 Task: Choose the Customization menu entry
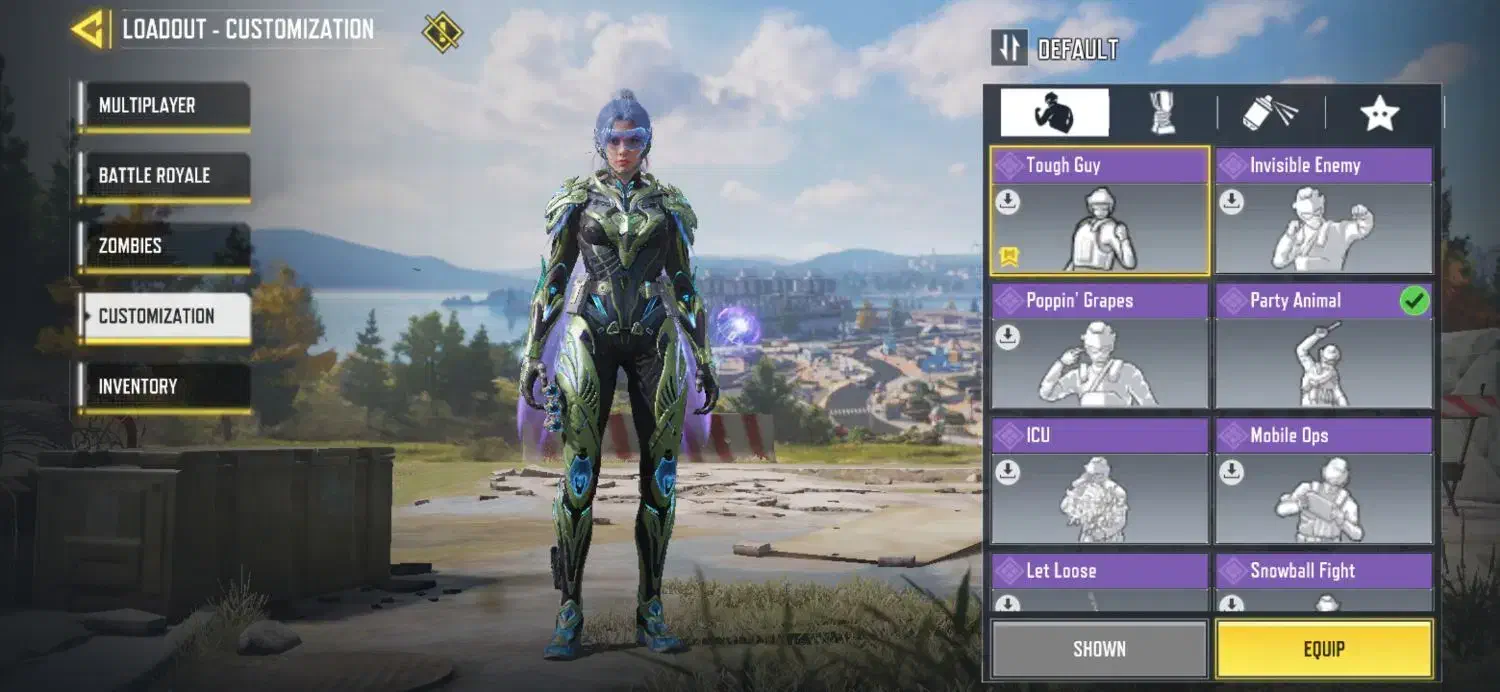click(x=165, y=317)
